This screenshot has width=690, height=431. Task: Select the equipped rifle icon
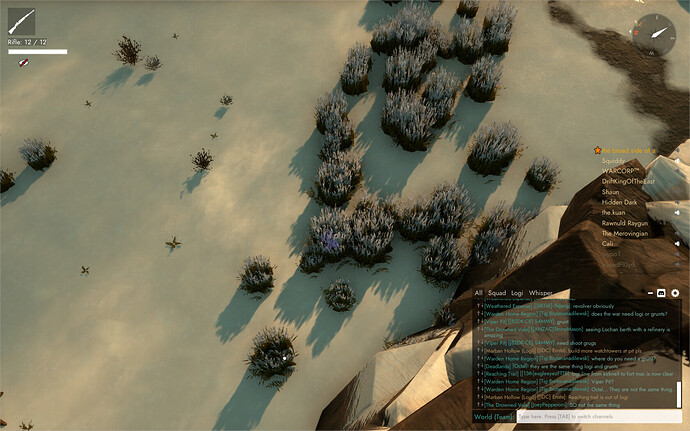[22, 22]
